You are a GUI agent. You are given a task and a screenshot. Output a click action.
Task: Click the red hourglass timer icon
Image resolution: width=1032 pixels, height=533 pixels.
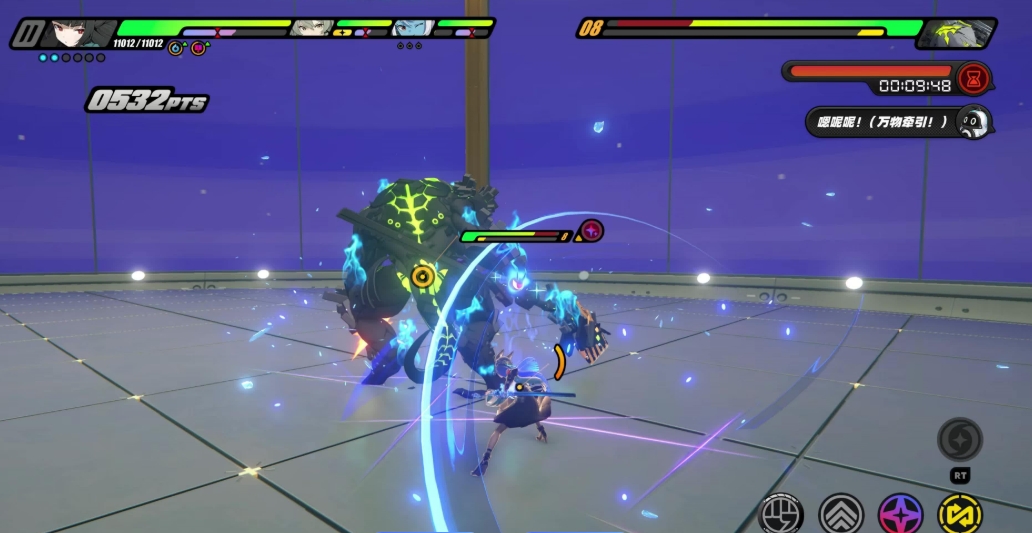click(x=971, y=77)
